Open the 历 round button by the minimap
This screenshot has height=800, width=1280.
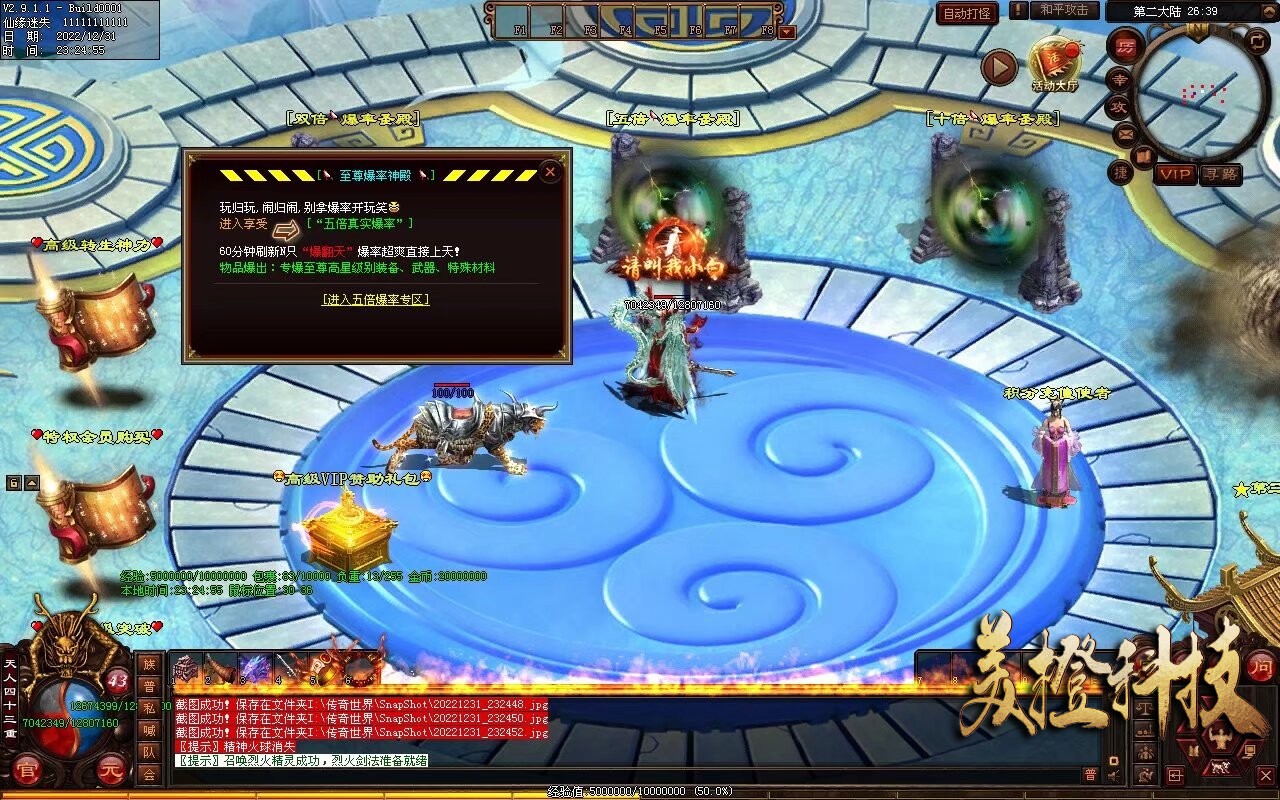[1125, 45]
